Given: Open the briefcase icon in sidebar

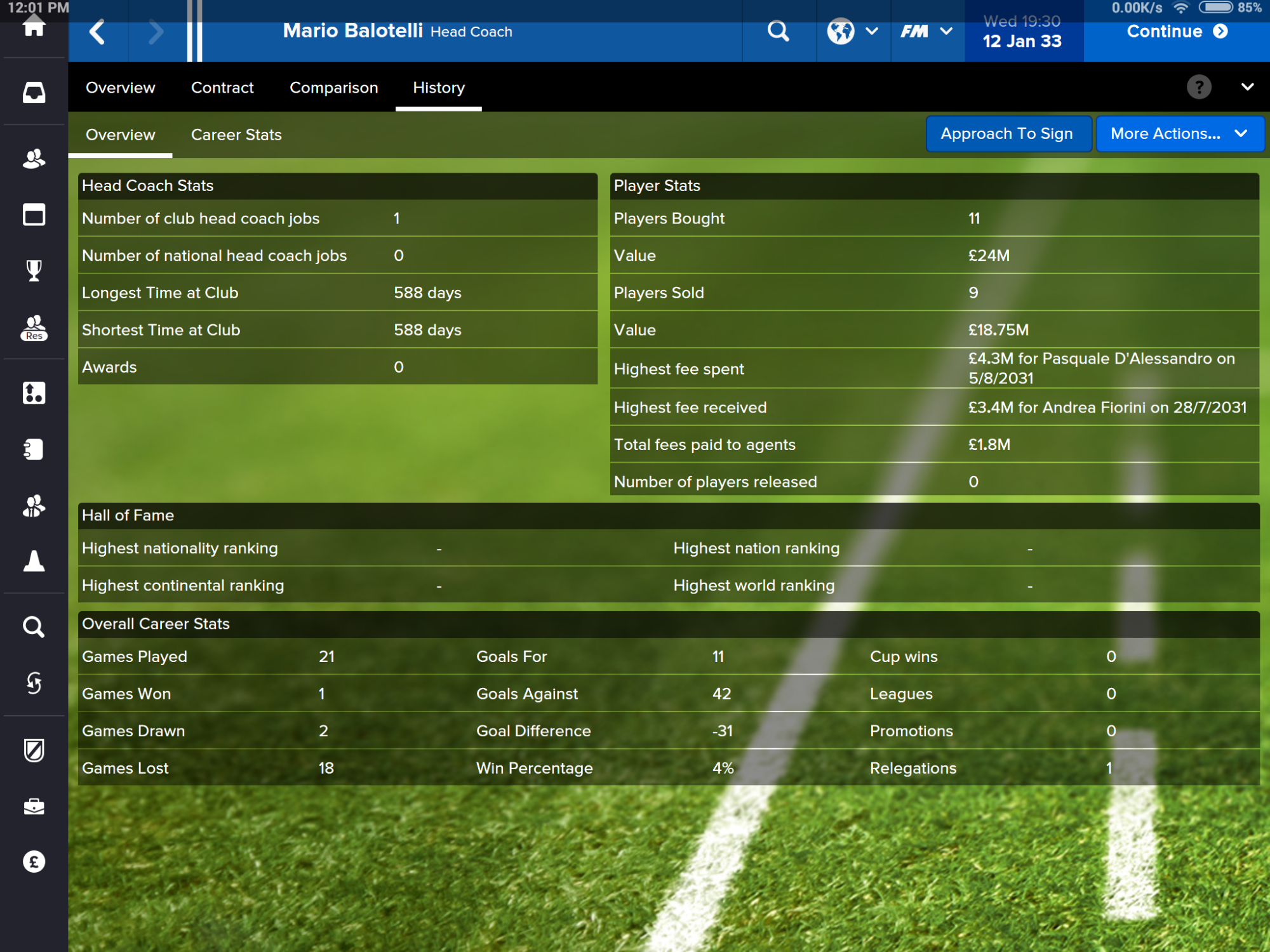Looking at the screenshot, I should (34, 806).
